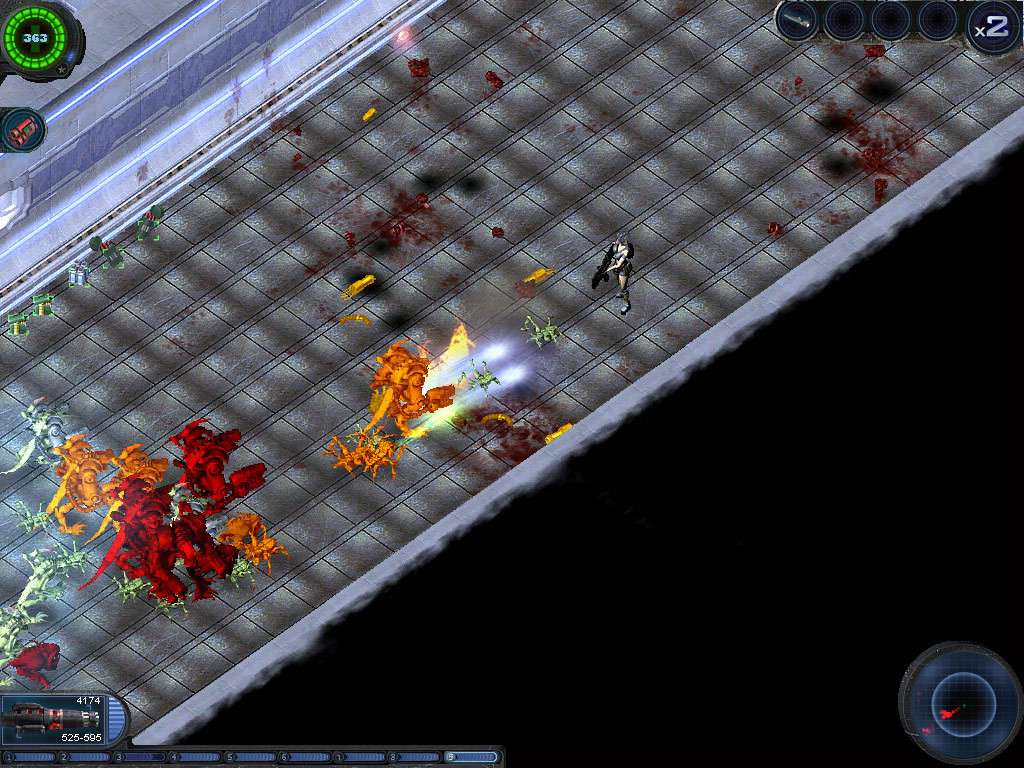Select weapon slot 4
Viewport: 1024px width, 768px height.
195,757
